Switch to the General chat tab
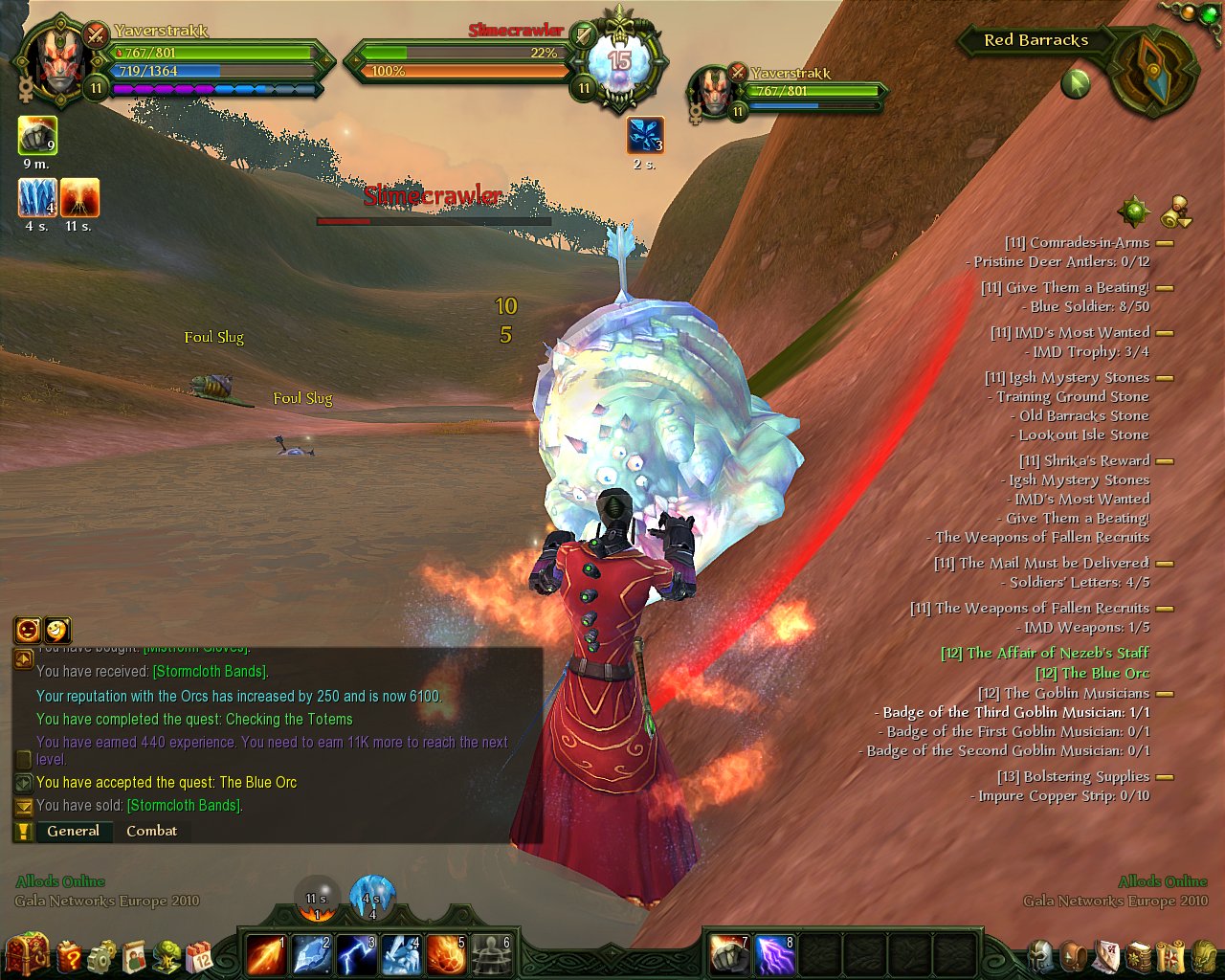The image size is (1225, 980). 73,831
